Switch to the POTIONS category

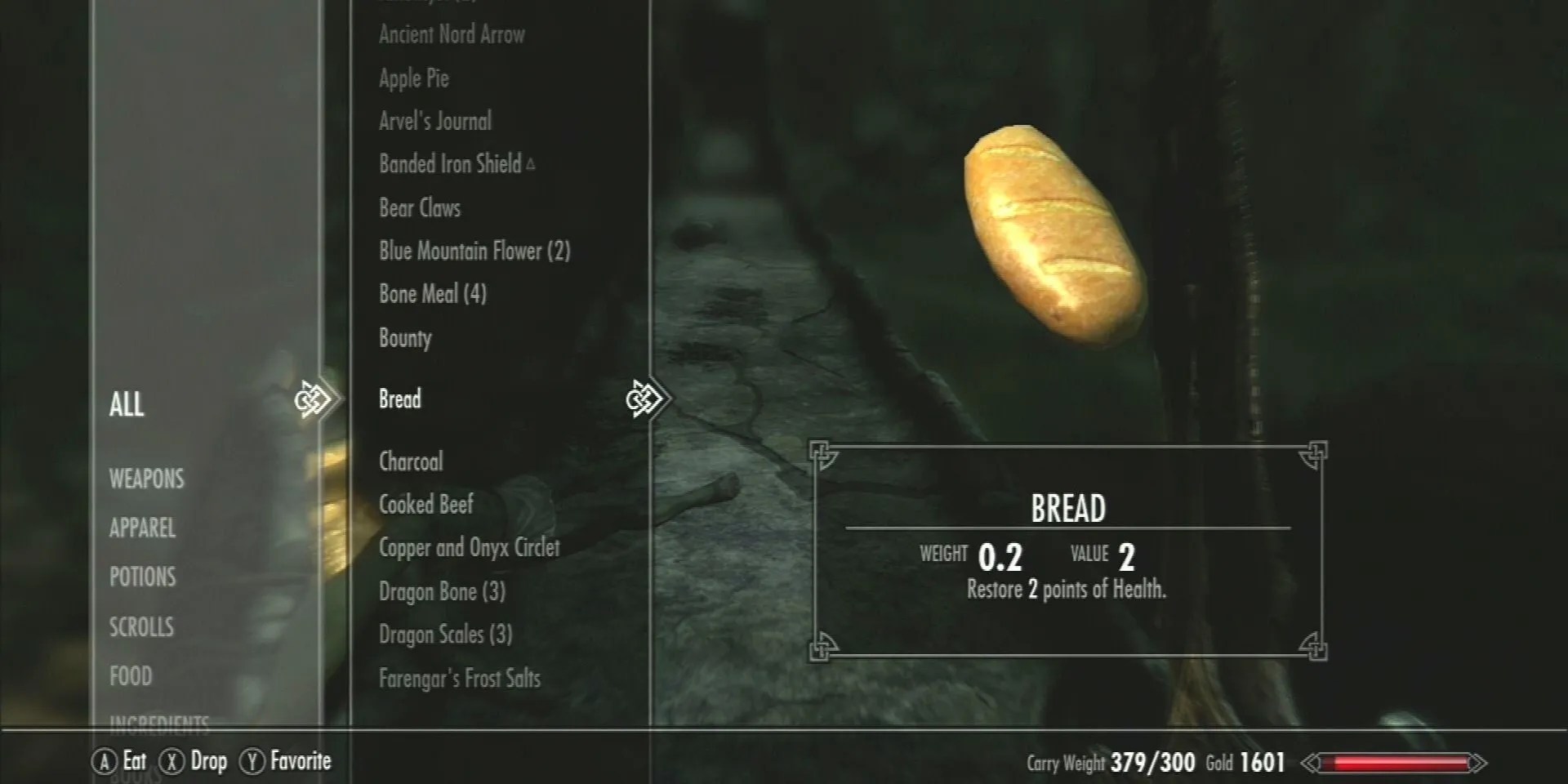click(x=141, y=577)
